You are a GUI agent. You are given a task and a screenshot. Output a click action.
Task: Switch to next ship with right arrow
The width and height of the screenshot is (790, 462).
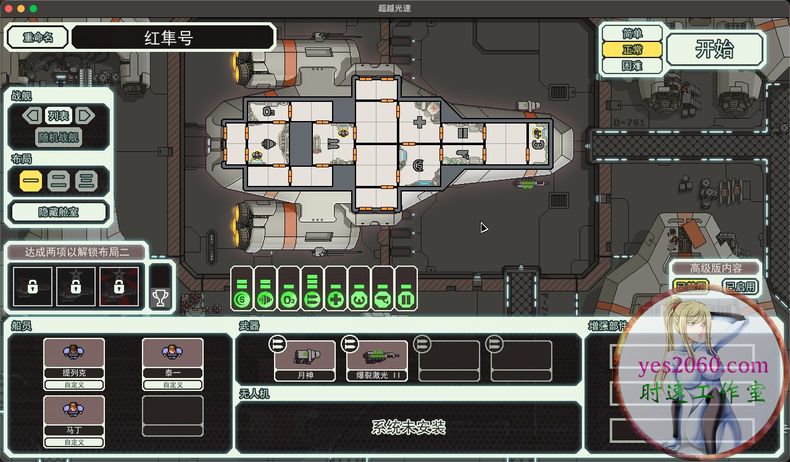[x=86, y=115]
